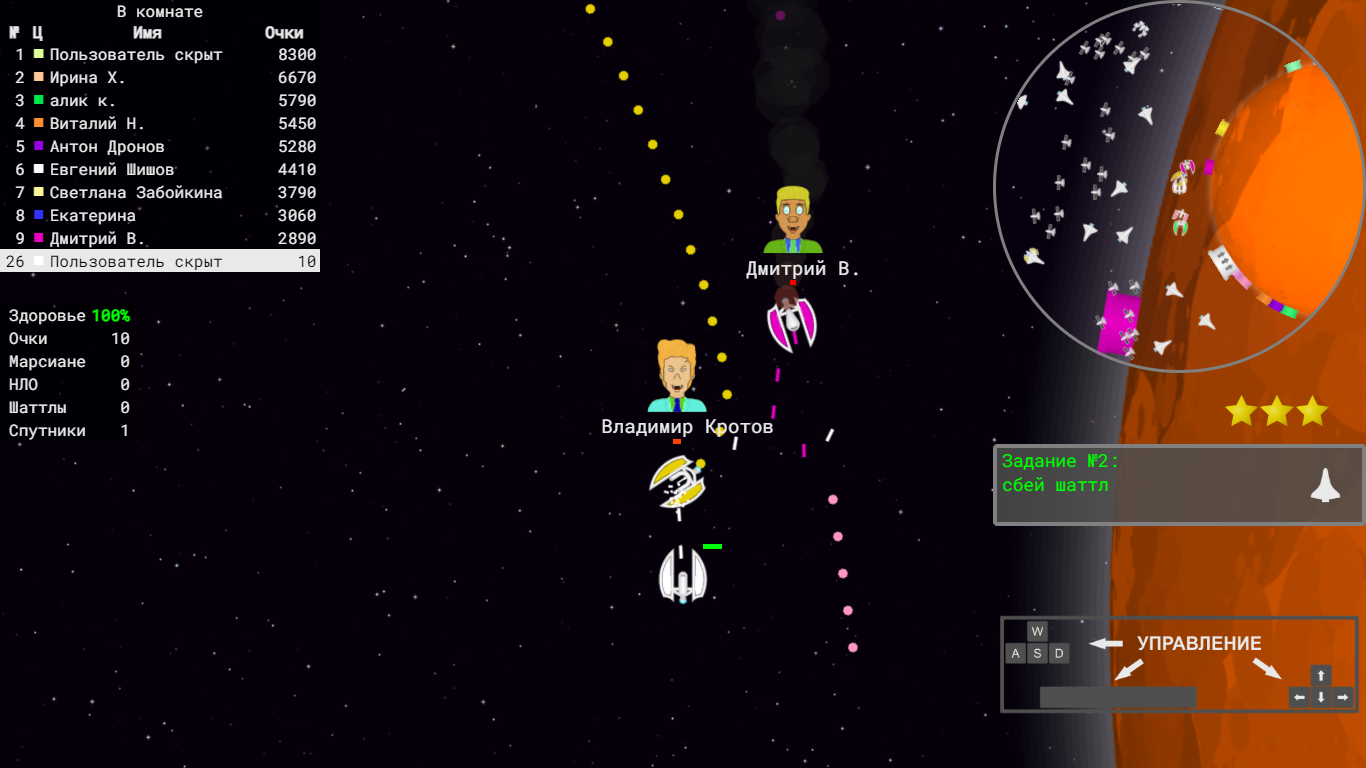Select the white player ship at the bottom

tap(681, 578)
